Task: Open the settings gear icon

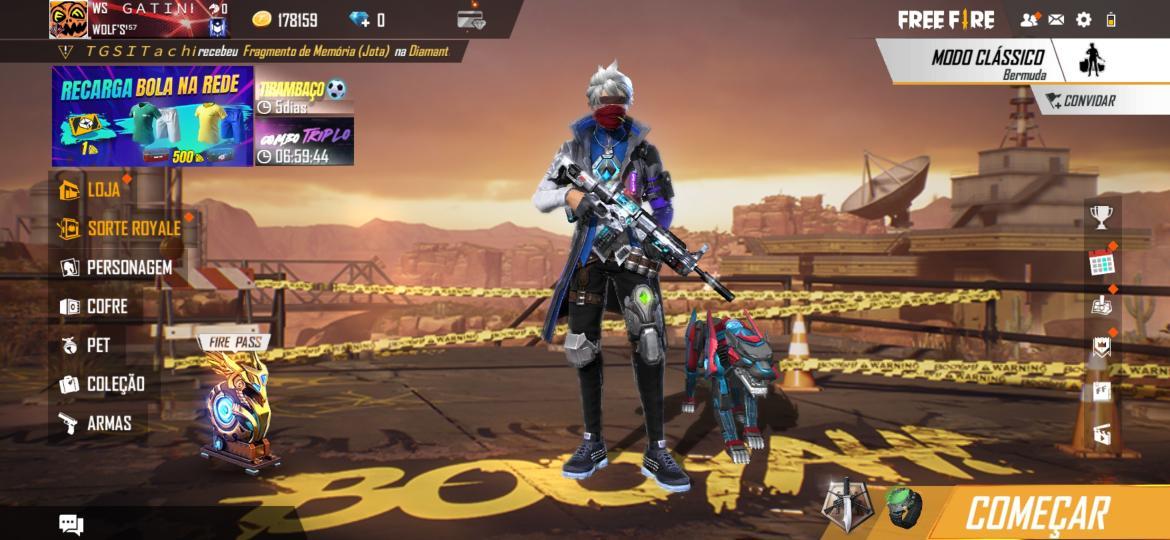Action: coord(1083,19)
